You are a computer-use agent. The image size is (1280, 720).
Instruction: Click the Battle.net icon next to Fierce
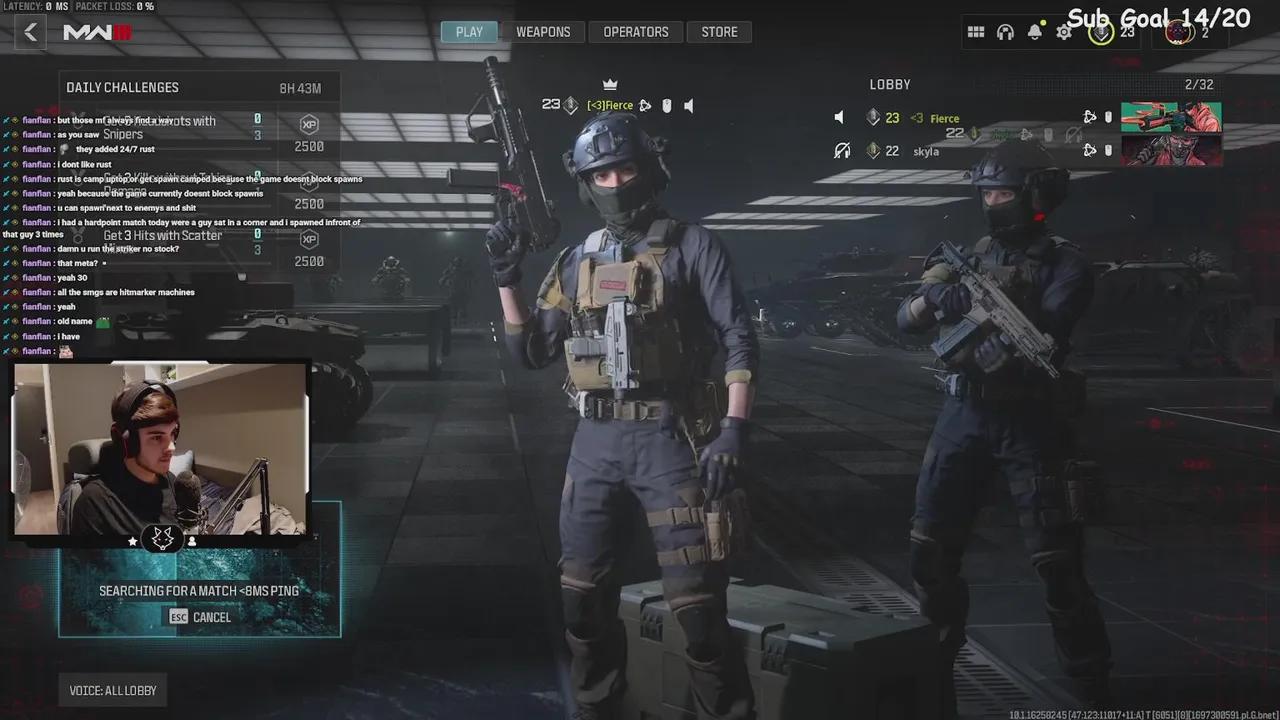[1090, 117]
